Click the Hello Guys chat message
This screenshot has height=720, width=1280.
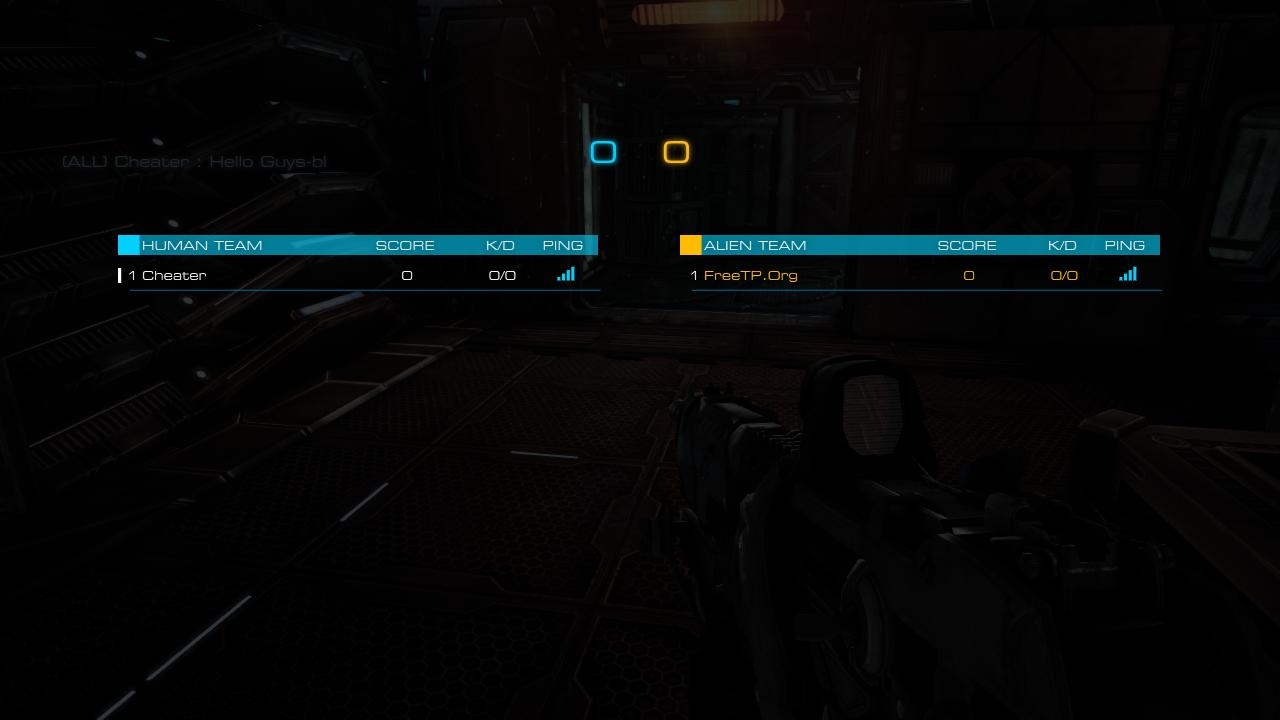pos(195,162)
